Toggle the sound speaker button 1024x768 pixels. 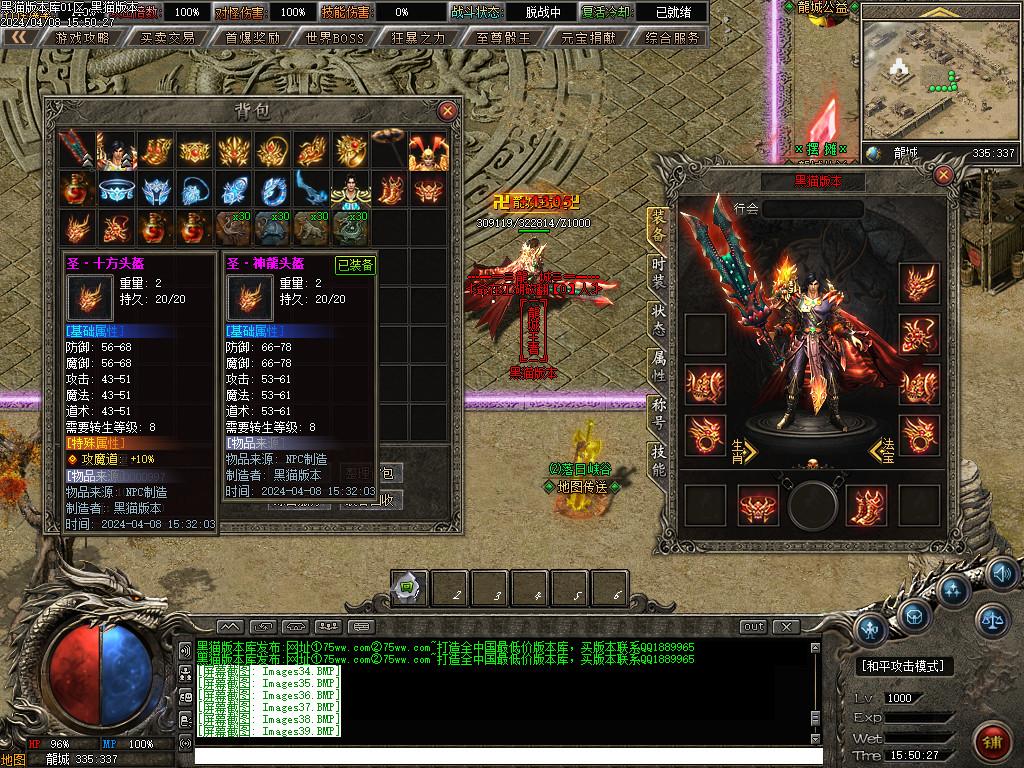pyautogui.click(x=1002, y=574)
